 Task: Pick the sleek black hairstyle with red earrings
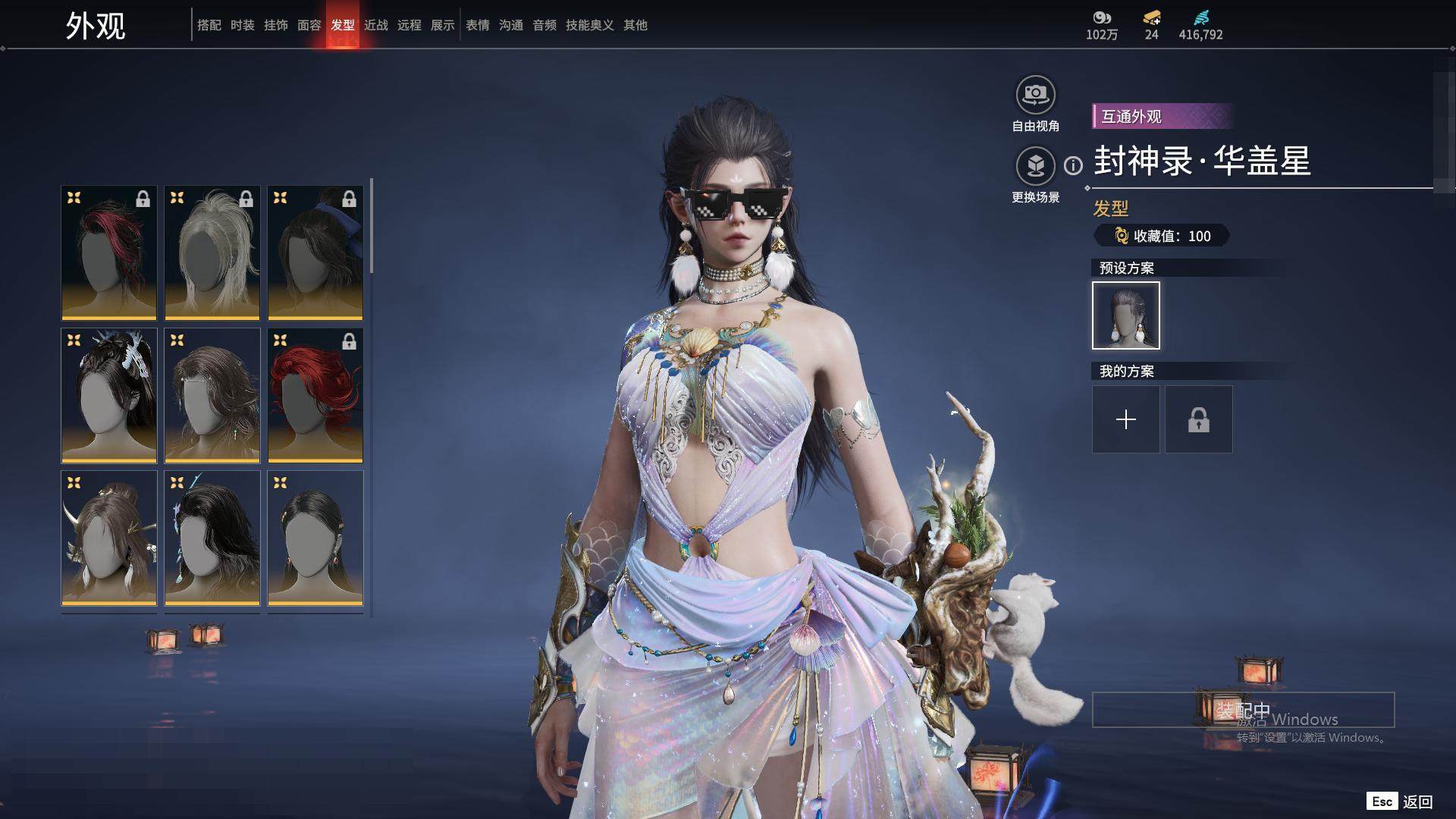[315, 538]
